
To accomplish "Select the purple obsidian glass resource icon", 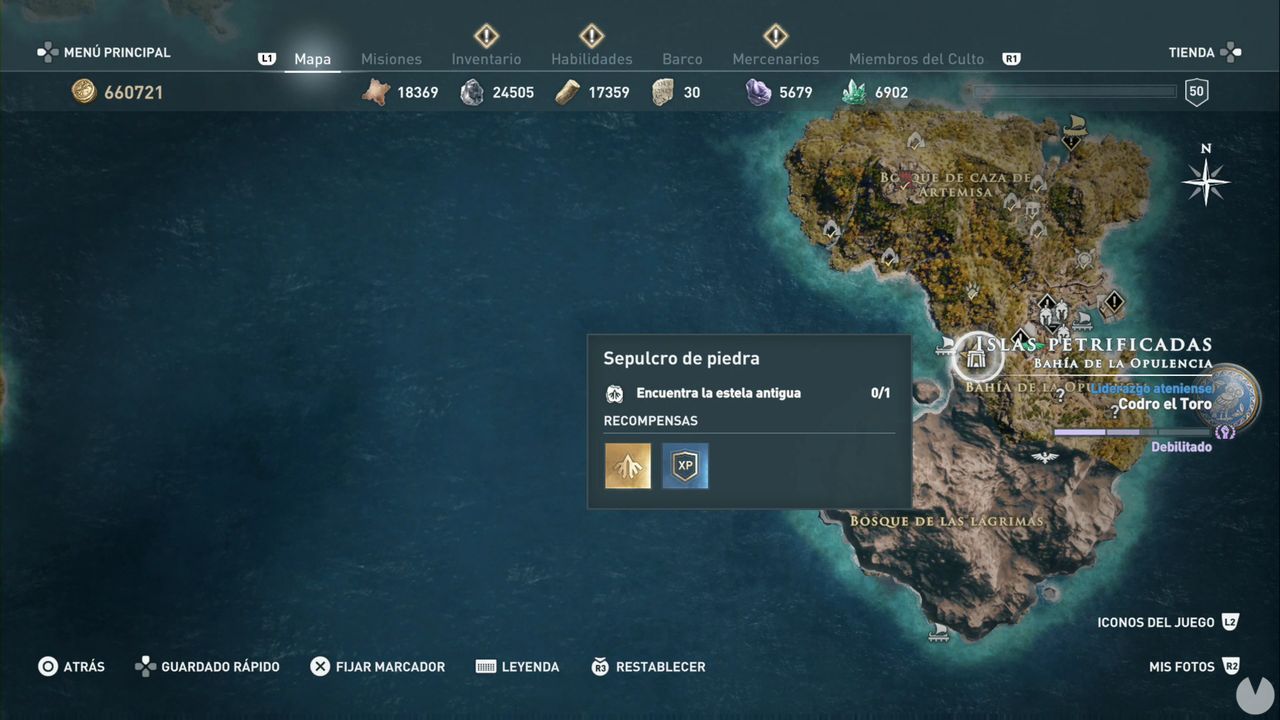I will pyautogui.click(x=757, y=91).
